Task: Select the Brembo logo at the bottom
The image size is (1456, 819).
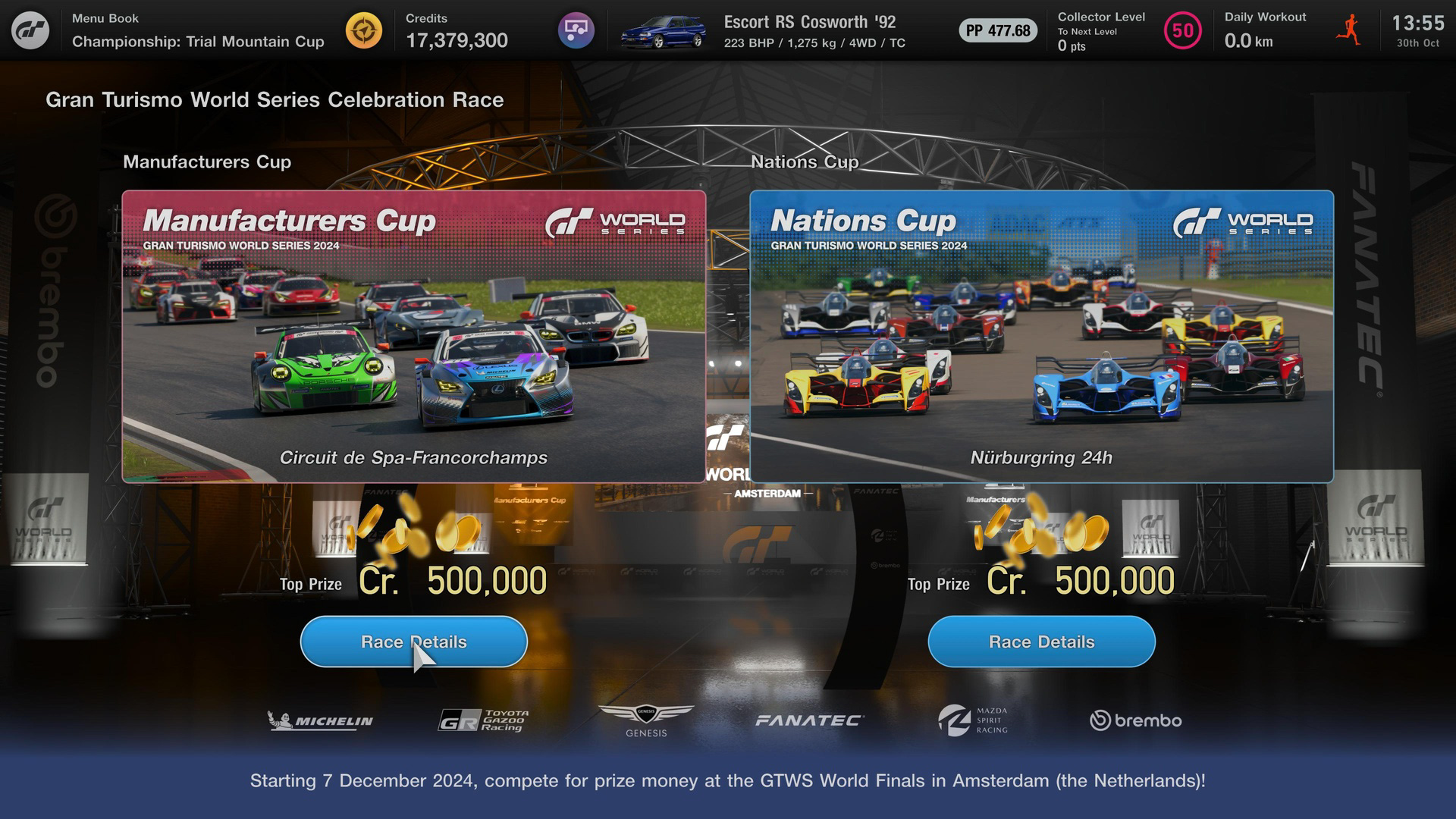Action: point(1135,720)
